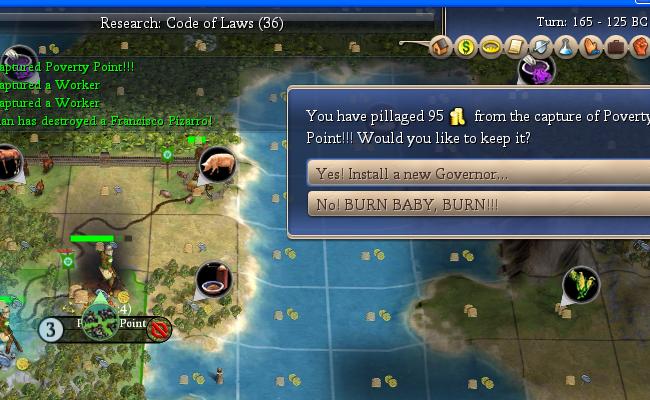Open the Religion Advisor praying hands icon

590,46
